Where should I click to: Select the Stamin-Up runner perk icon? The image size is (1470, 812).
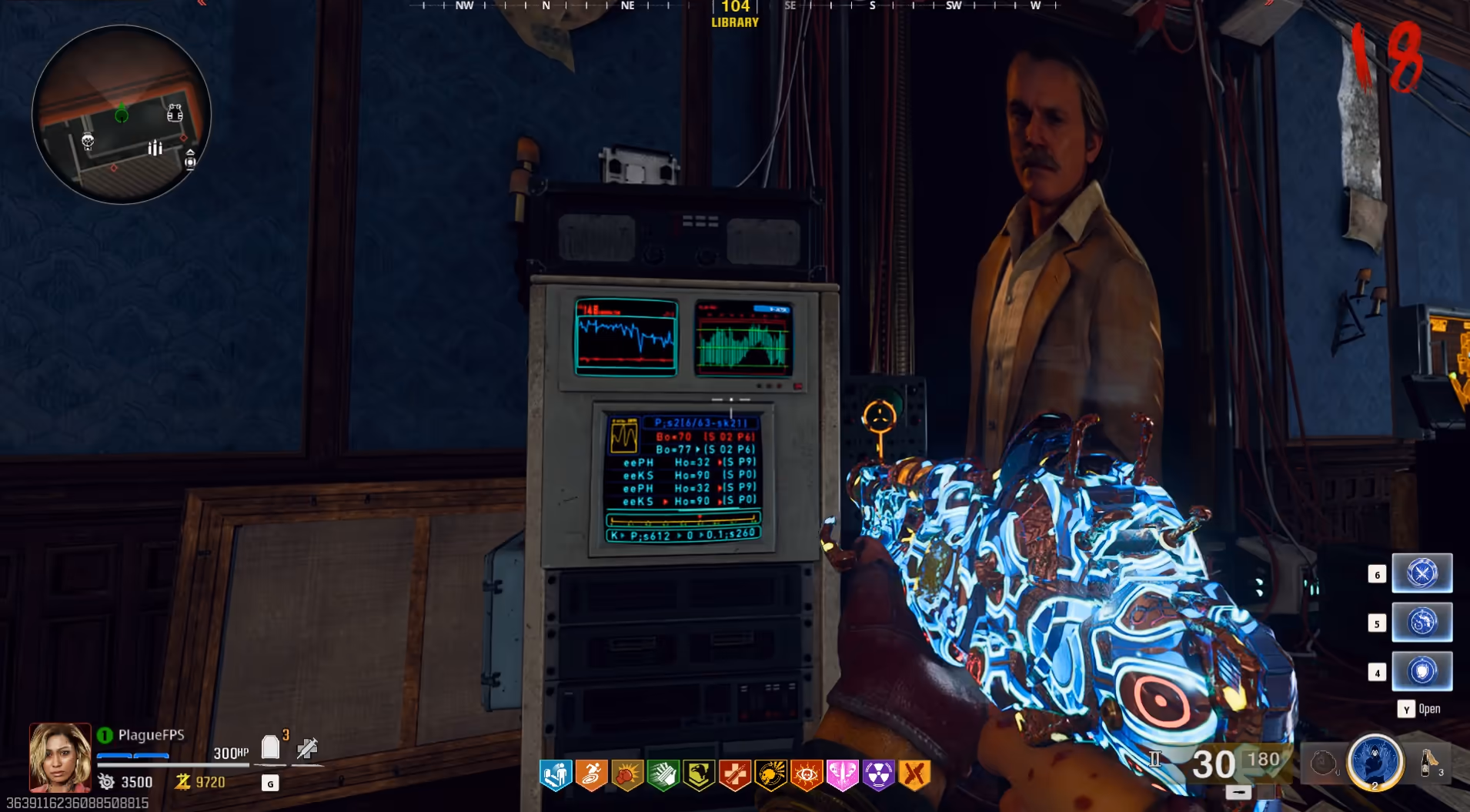(591, 775)
